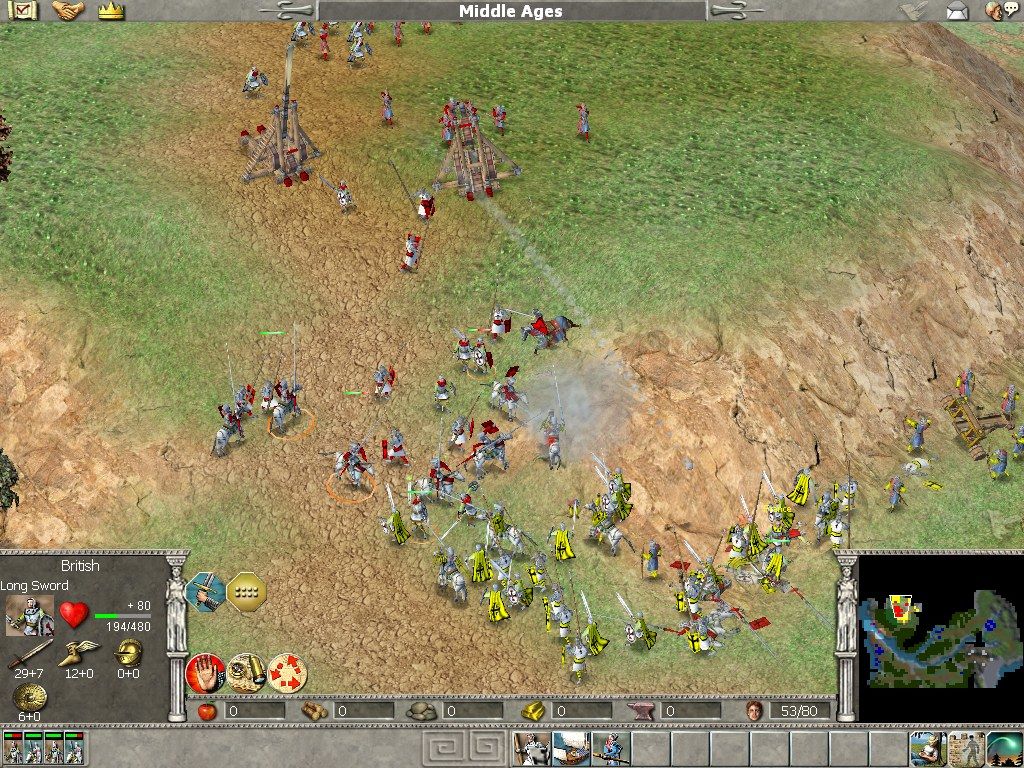
Task: Open the chat speech bubble icon
Action: [x=995, y=11]
